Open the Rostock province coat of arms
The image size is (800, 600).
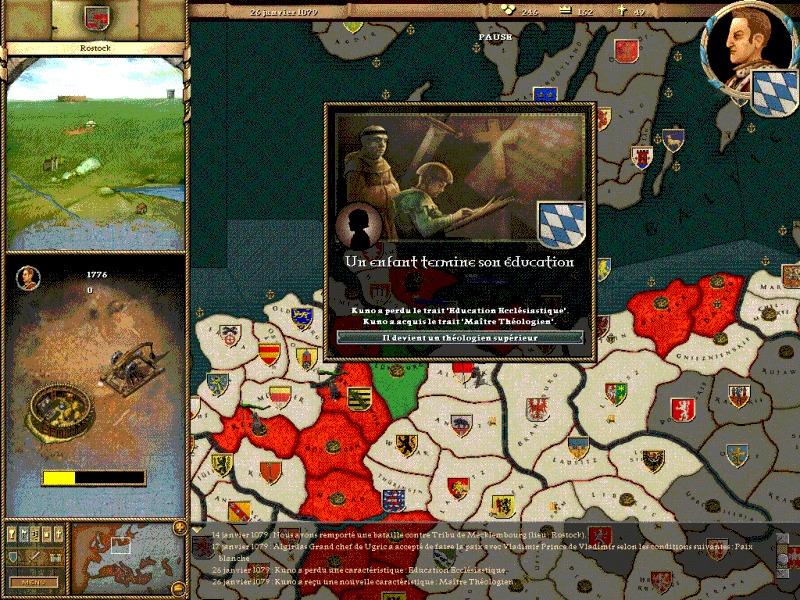(x=96, y=18)
